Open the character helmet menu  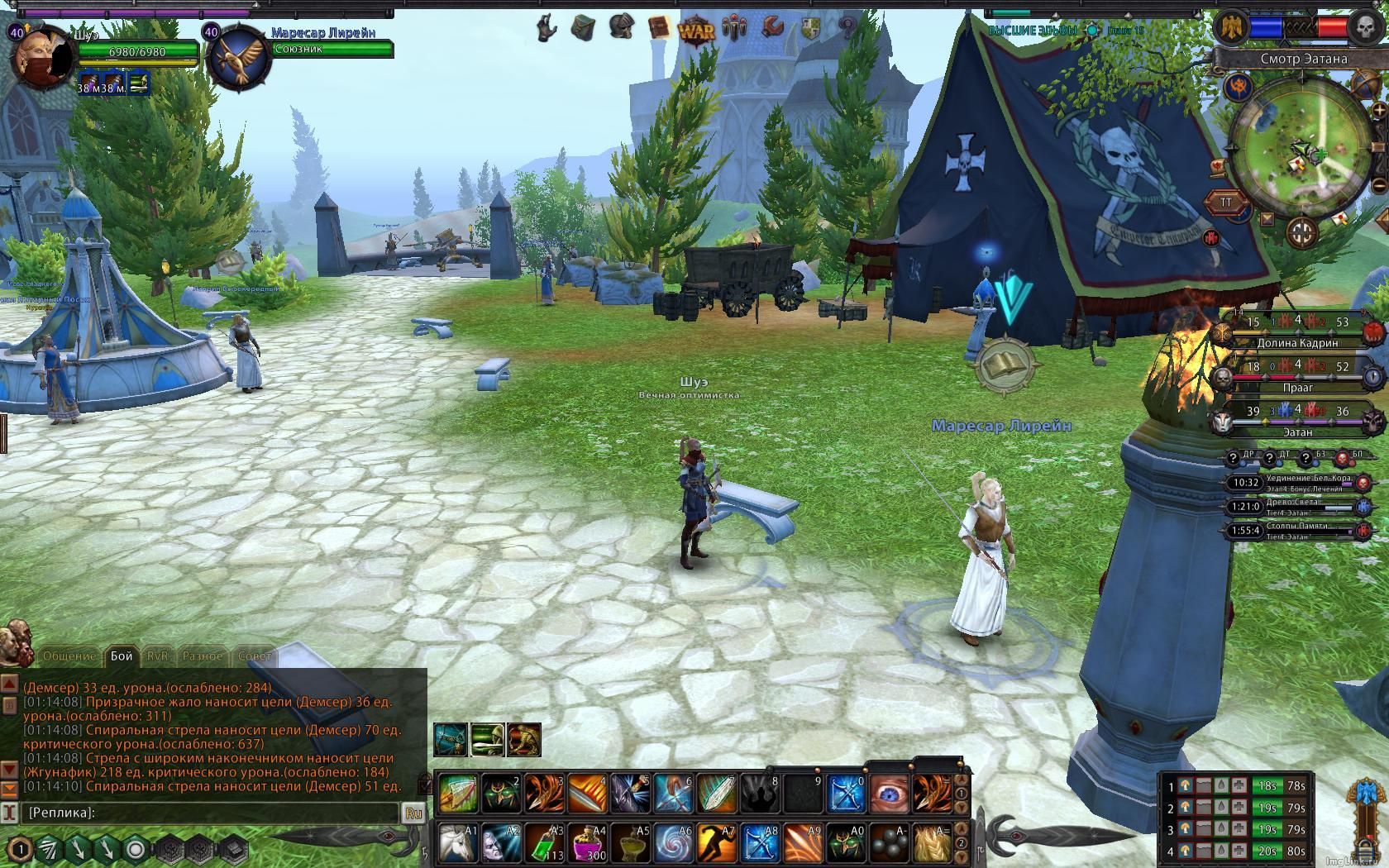(620, 27)
